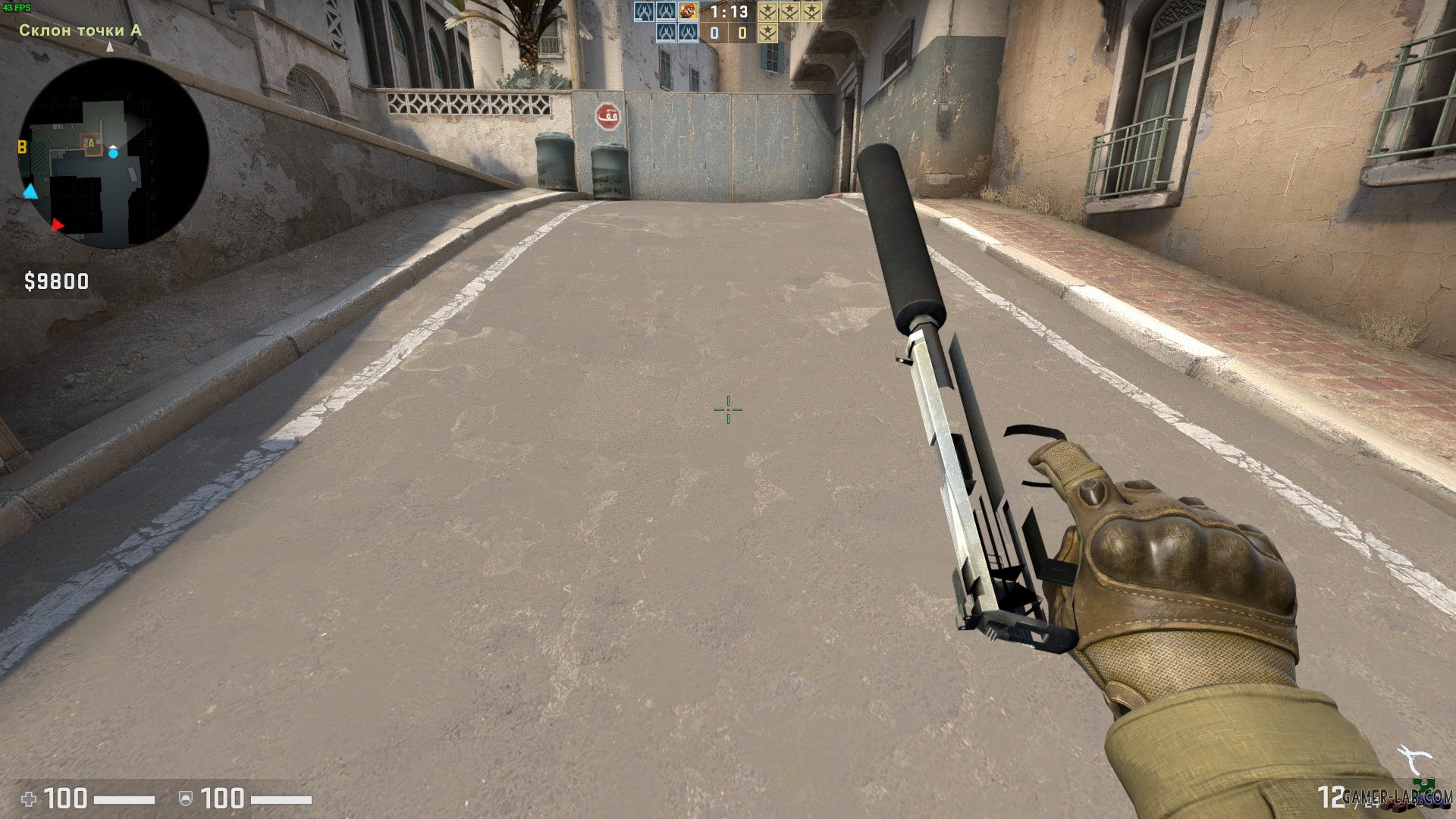Click the A bombsite marker on the radar

point(91,143)
